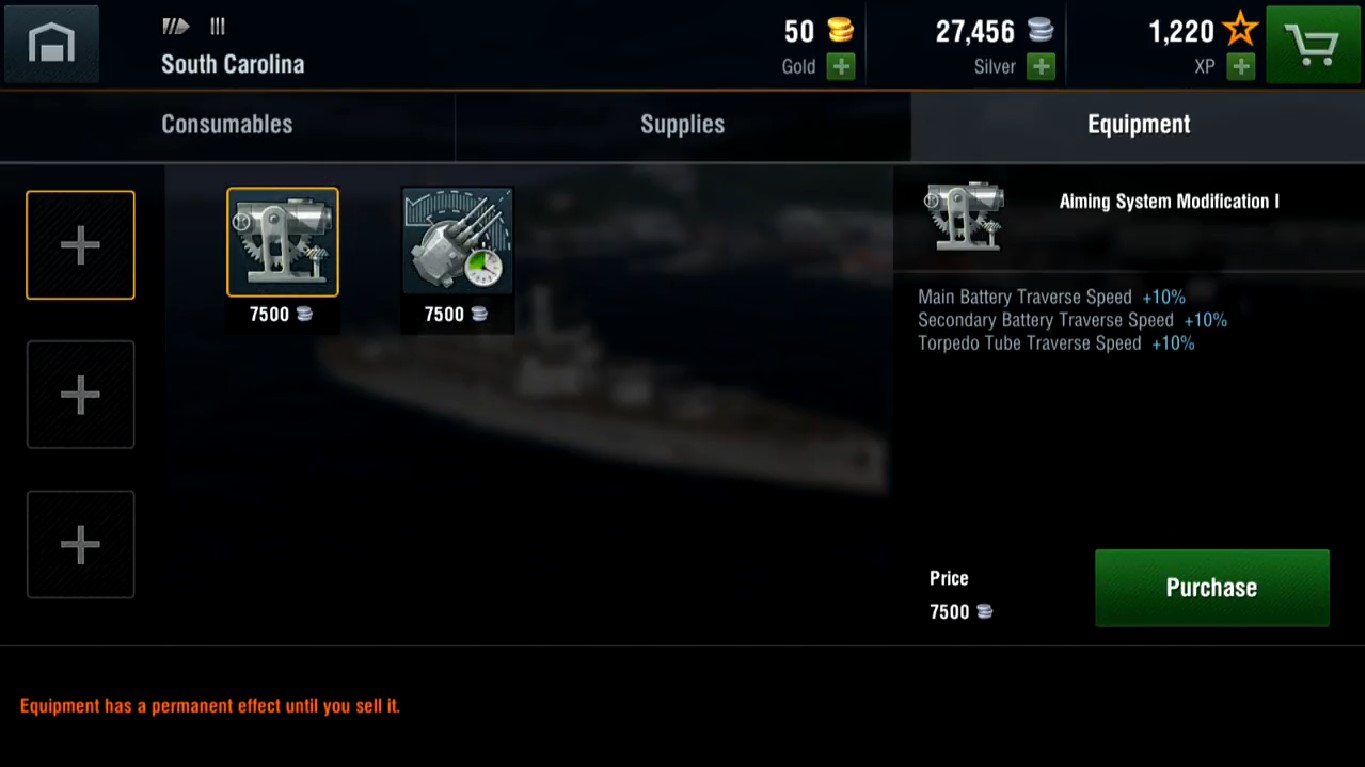Screen dimensions: 1365x767
Task: Select the highlighted empty equipment slot
Action: [x=80, y=245]
